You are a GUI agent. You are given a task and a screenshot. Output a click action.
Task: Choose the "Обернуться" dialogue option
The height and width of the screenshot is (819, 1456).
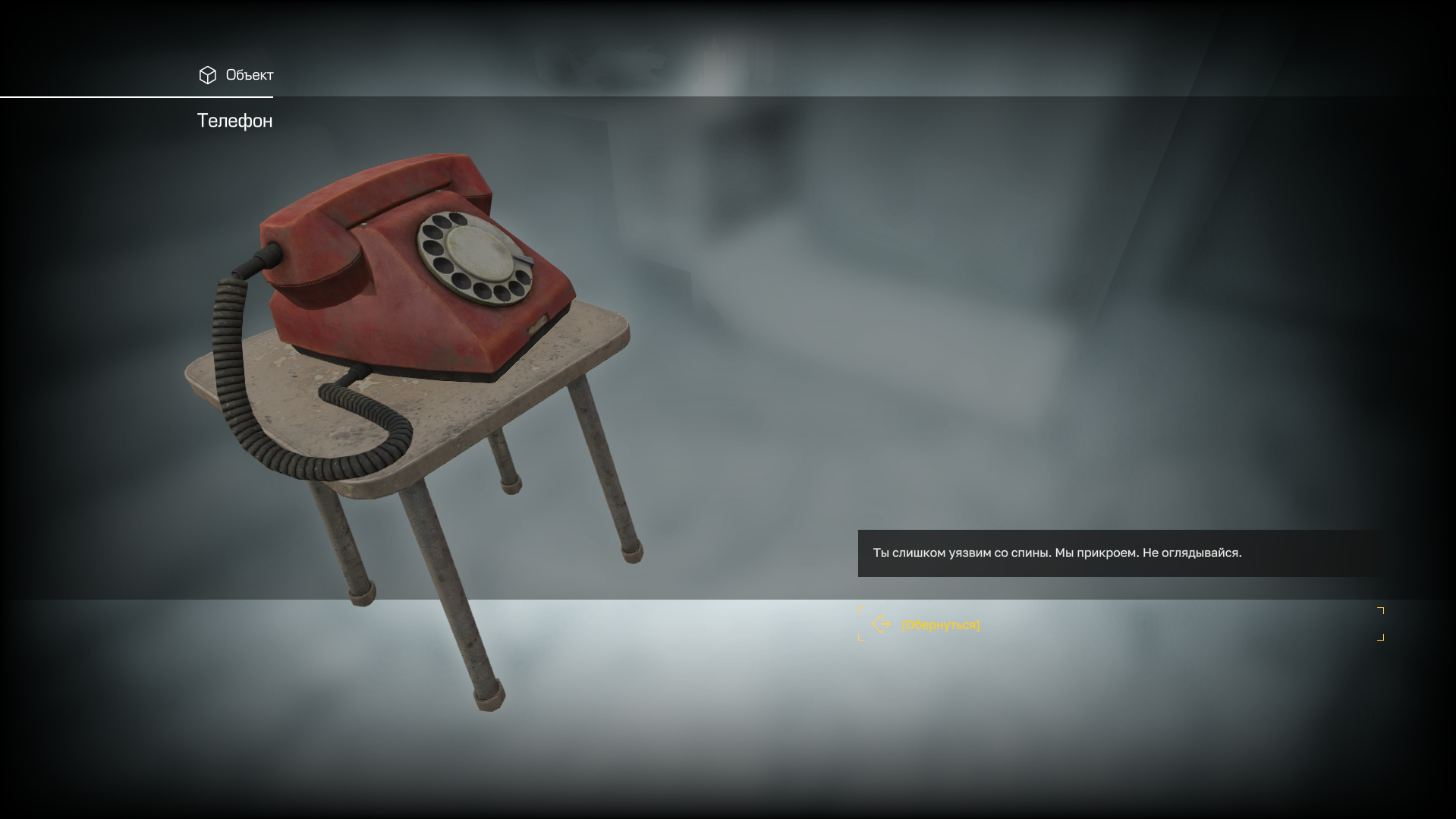[940, 625]
